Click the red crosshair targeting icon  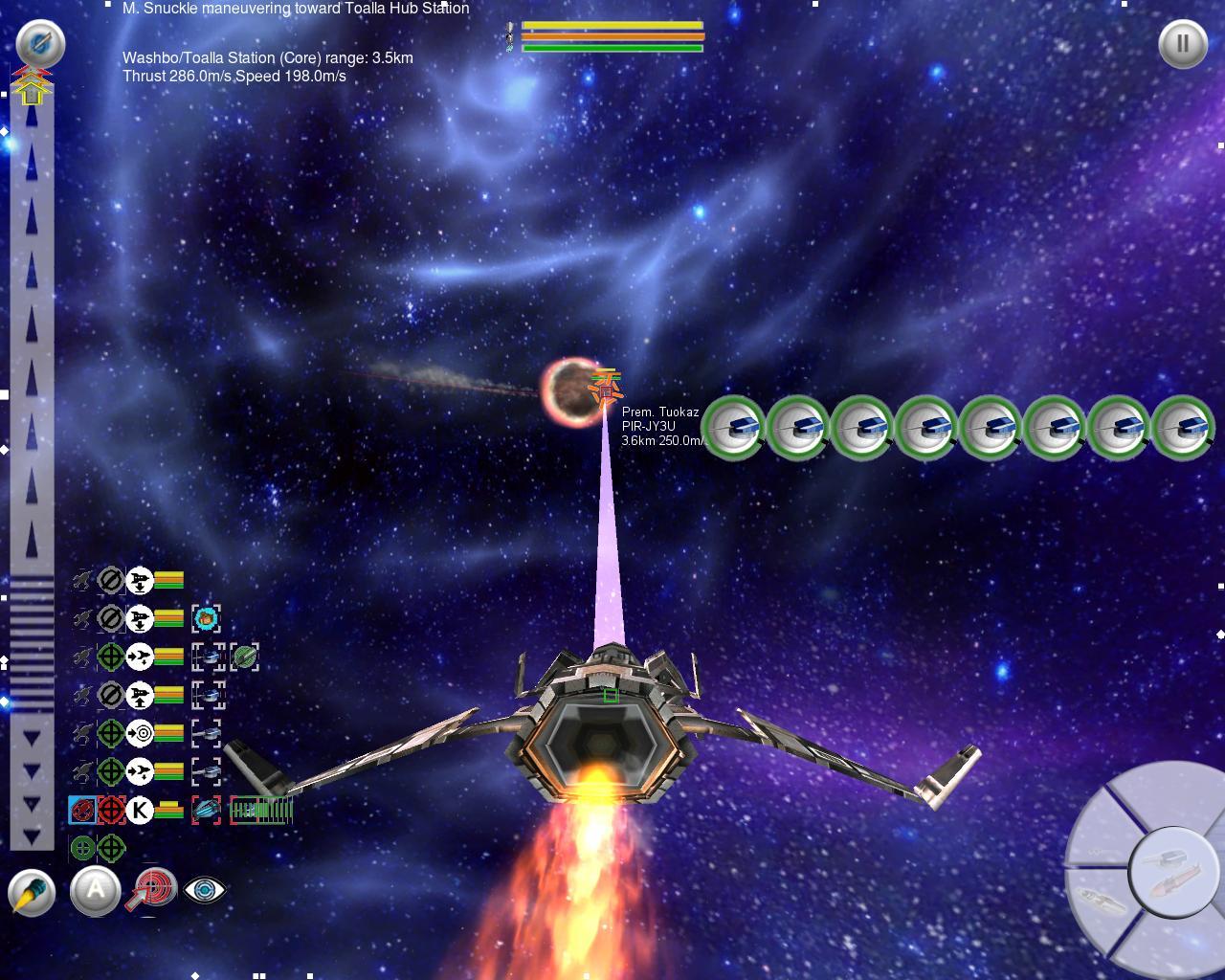pyautogui.click(x=111, y=810)
